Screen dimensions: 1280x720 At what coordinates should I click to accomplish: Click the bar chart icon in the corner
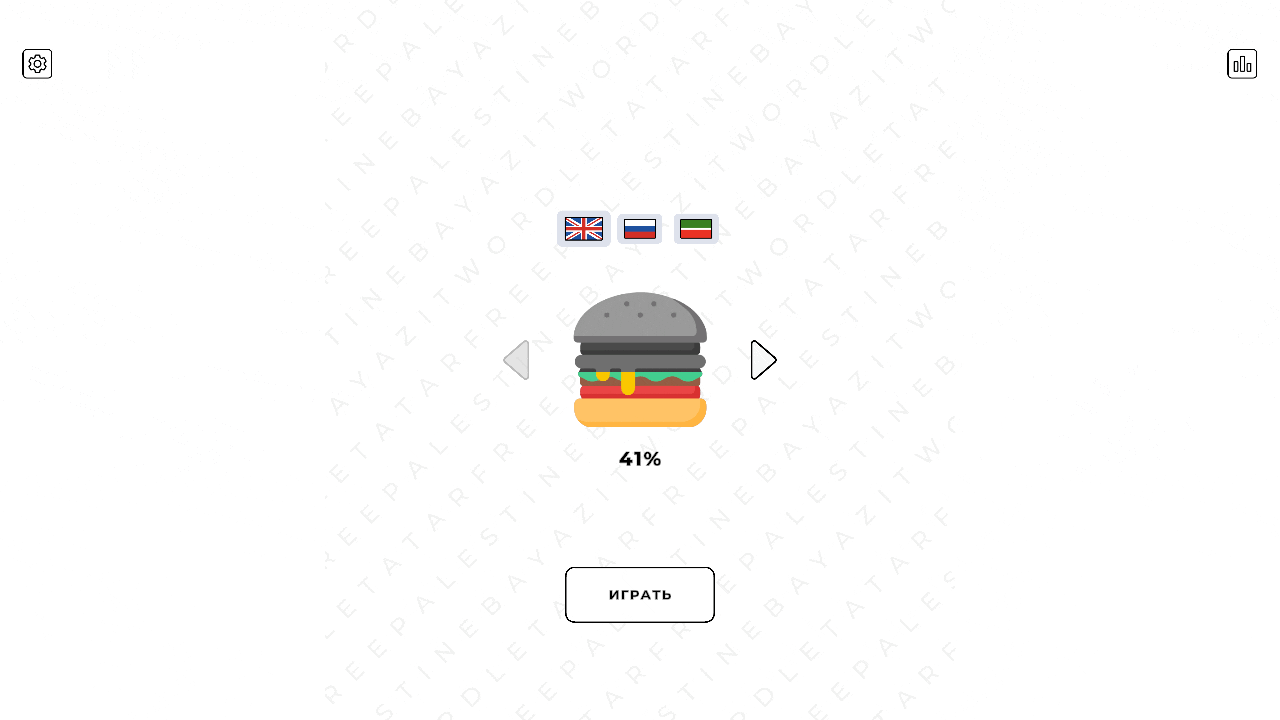click(1242, 63)
